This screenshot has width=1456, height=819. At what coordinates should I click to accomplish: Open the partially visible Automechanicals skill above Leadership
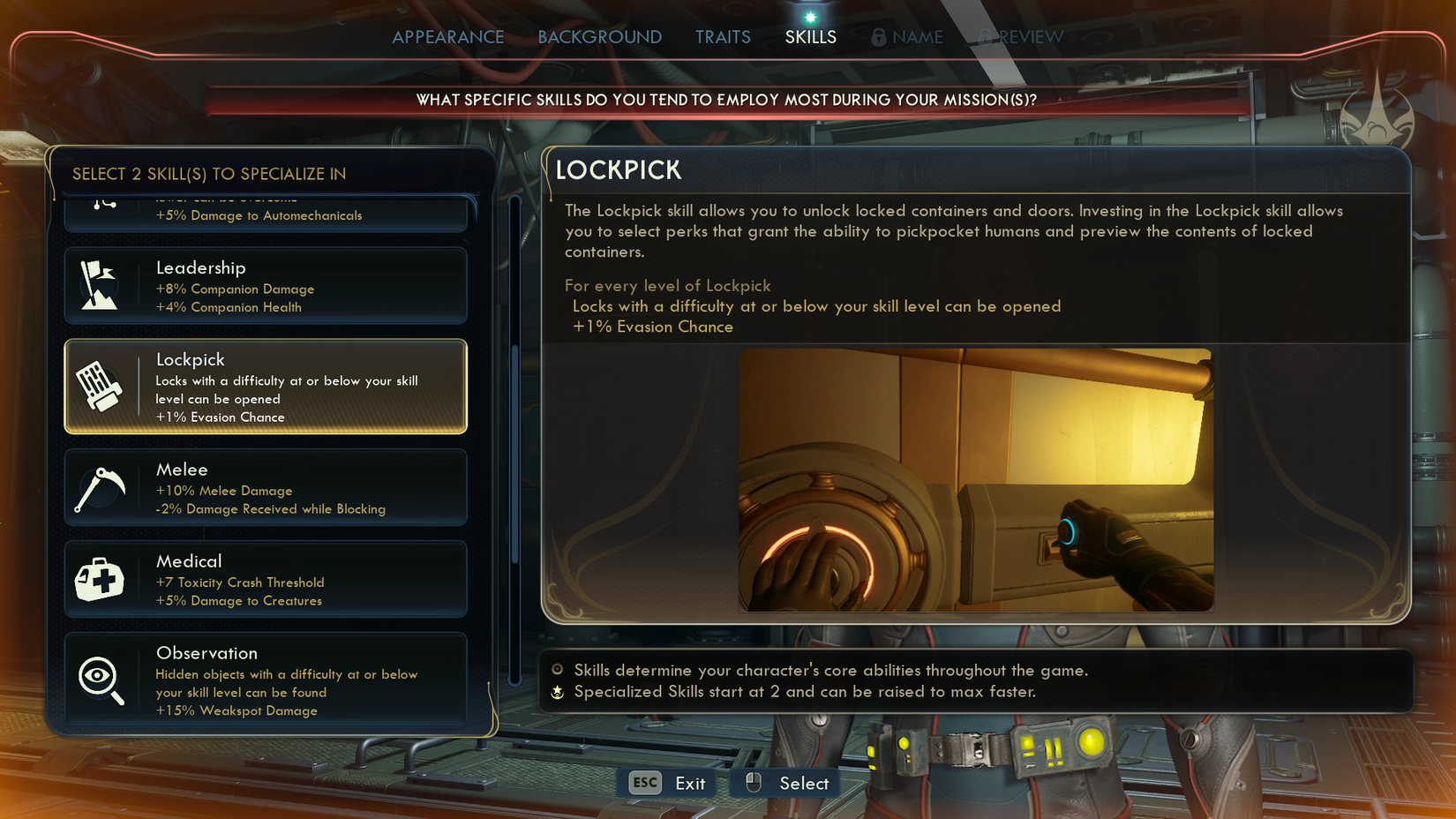coord(265,212)
